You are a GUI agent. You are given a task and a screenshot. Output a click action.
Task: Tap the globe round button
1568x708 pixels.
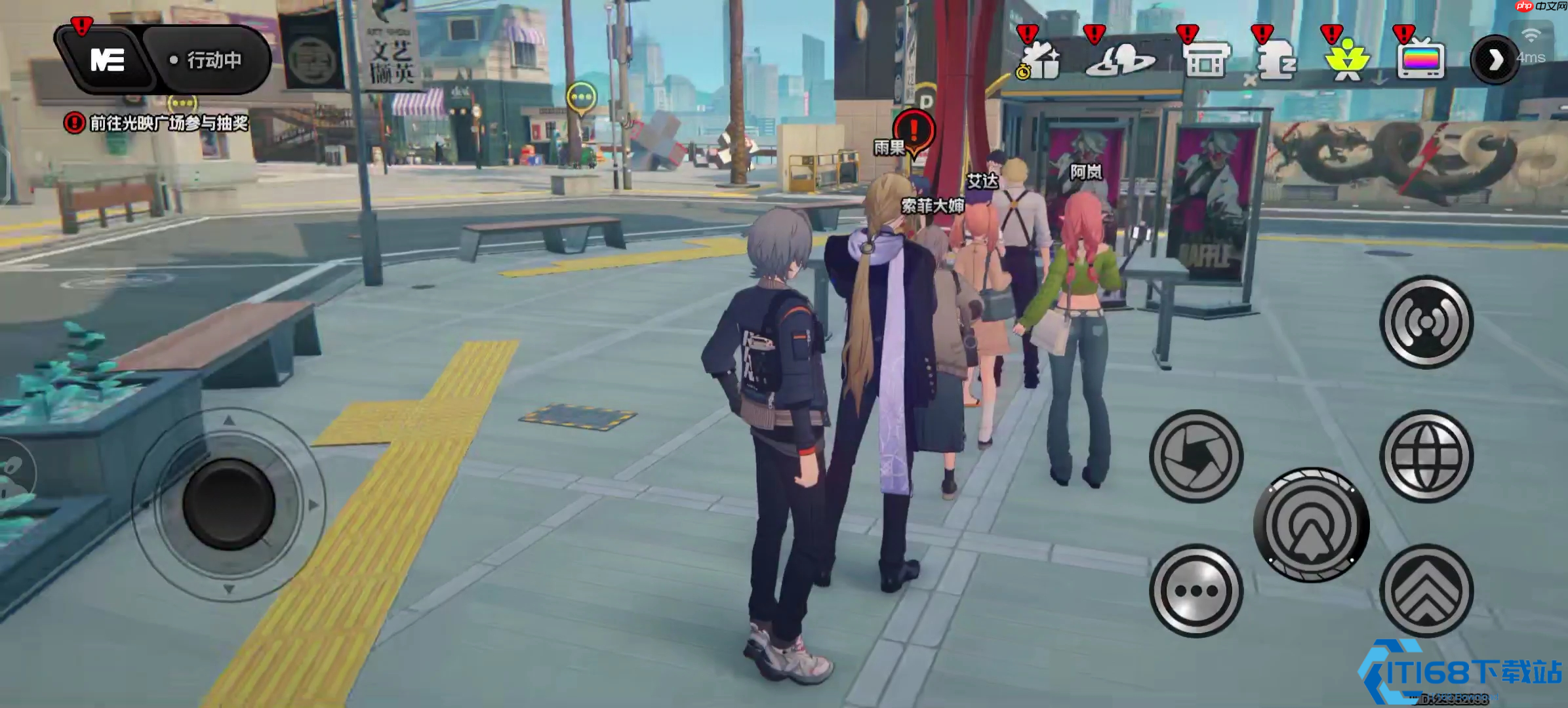1426,456
